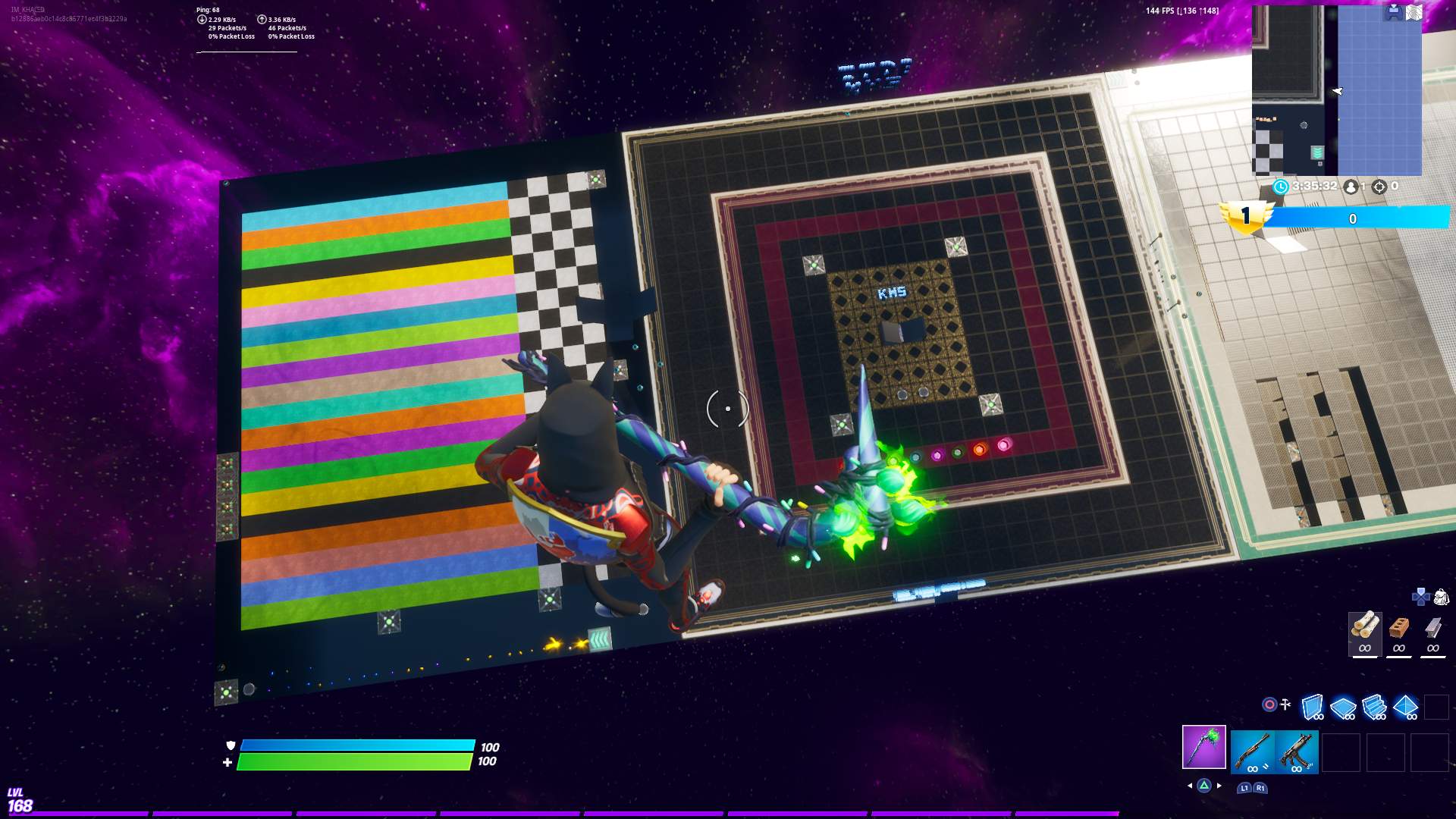Select the pyramid roof building piece
The height and width of the screenshot is (819, 1456).
[1405, 707]
